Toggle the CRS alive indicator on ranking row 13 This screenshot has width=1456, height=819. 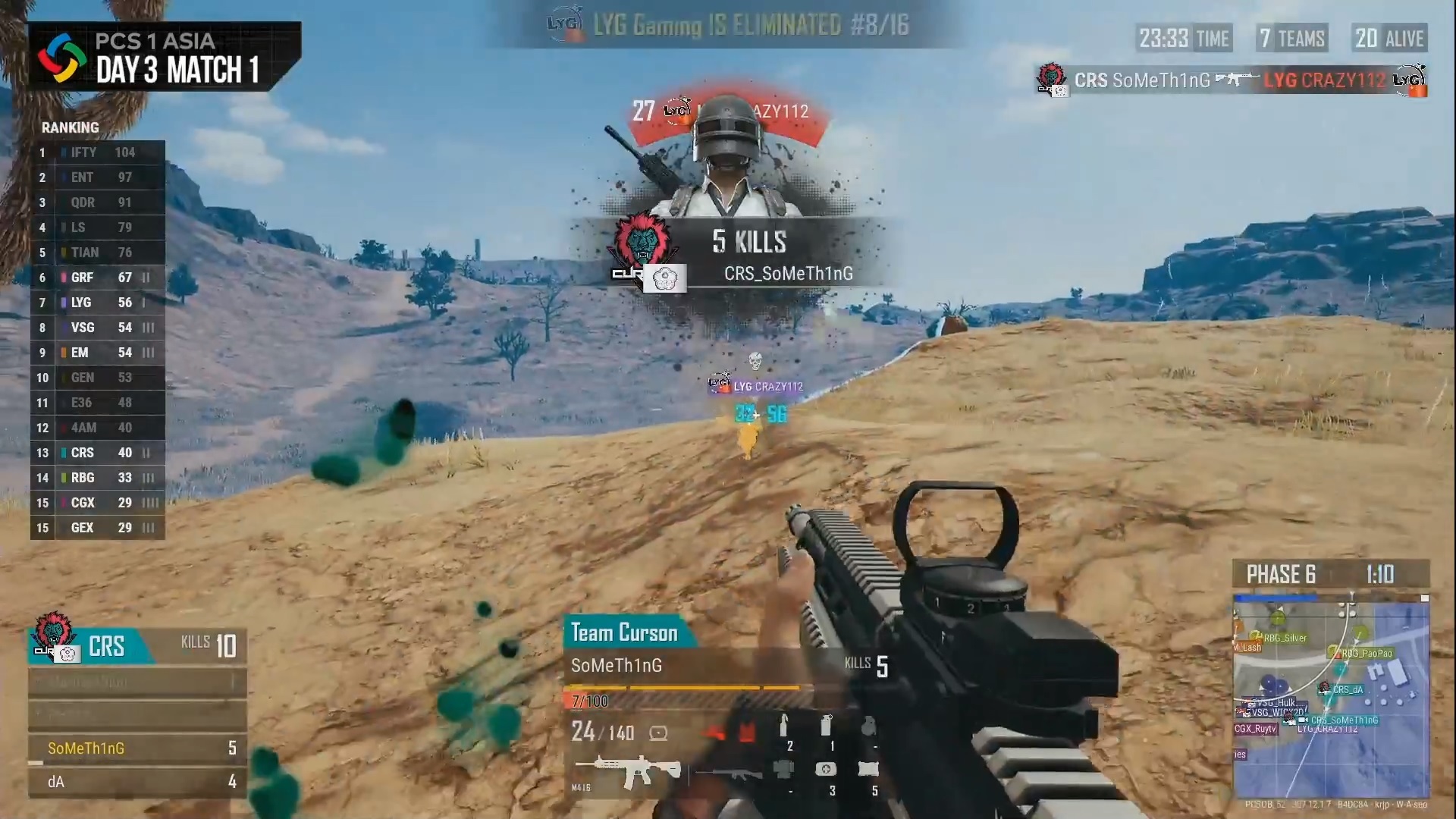tap(146, 453)
